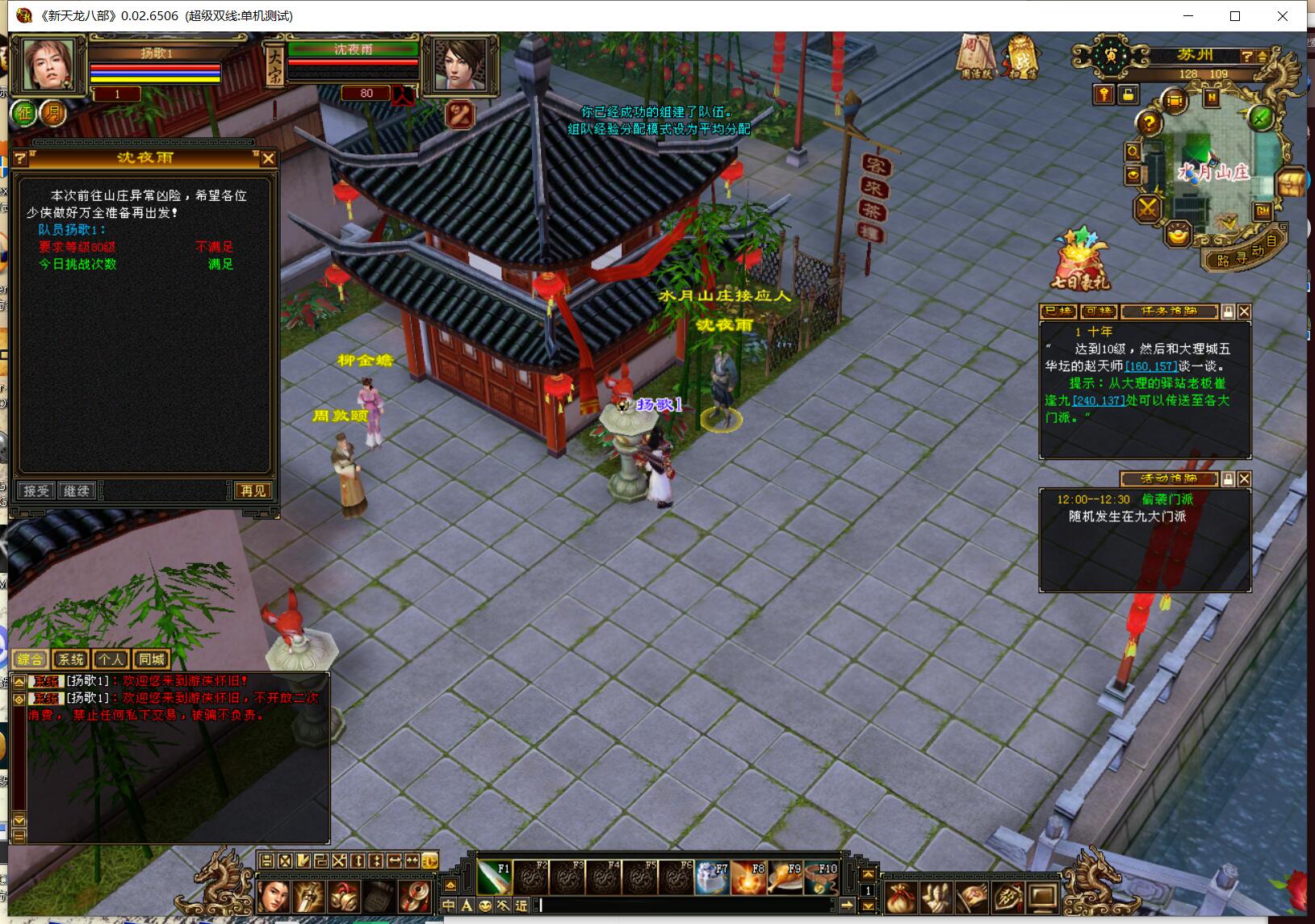This screenshot has height=924, width=1315.
Task: Click the 自动寻路 auto-pathfinding button
Action: tap(1244, 253)
